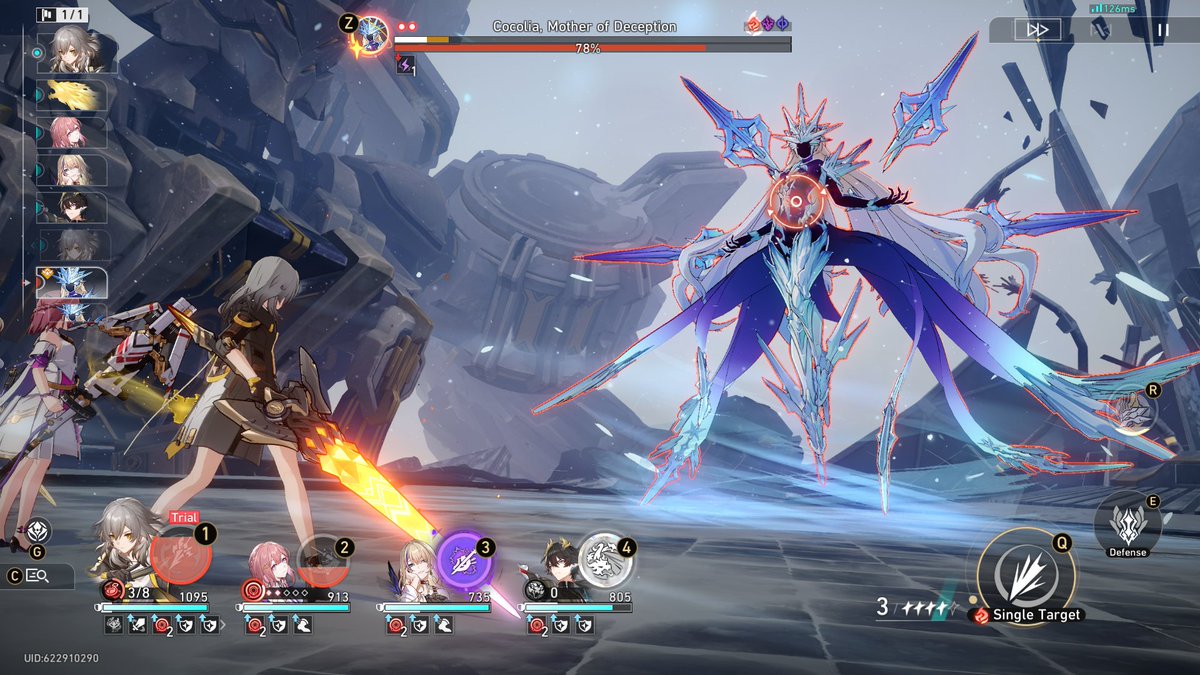Pause the battle
Screen dimensions: 1200x675
(x=1162, y=30)
